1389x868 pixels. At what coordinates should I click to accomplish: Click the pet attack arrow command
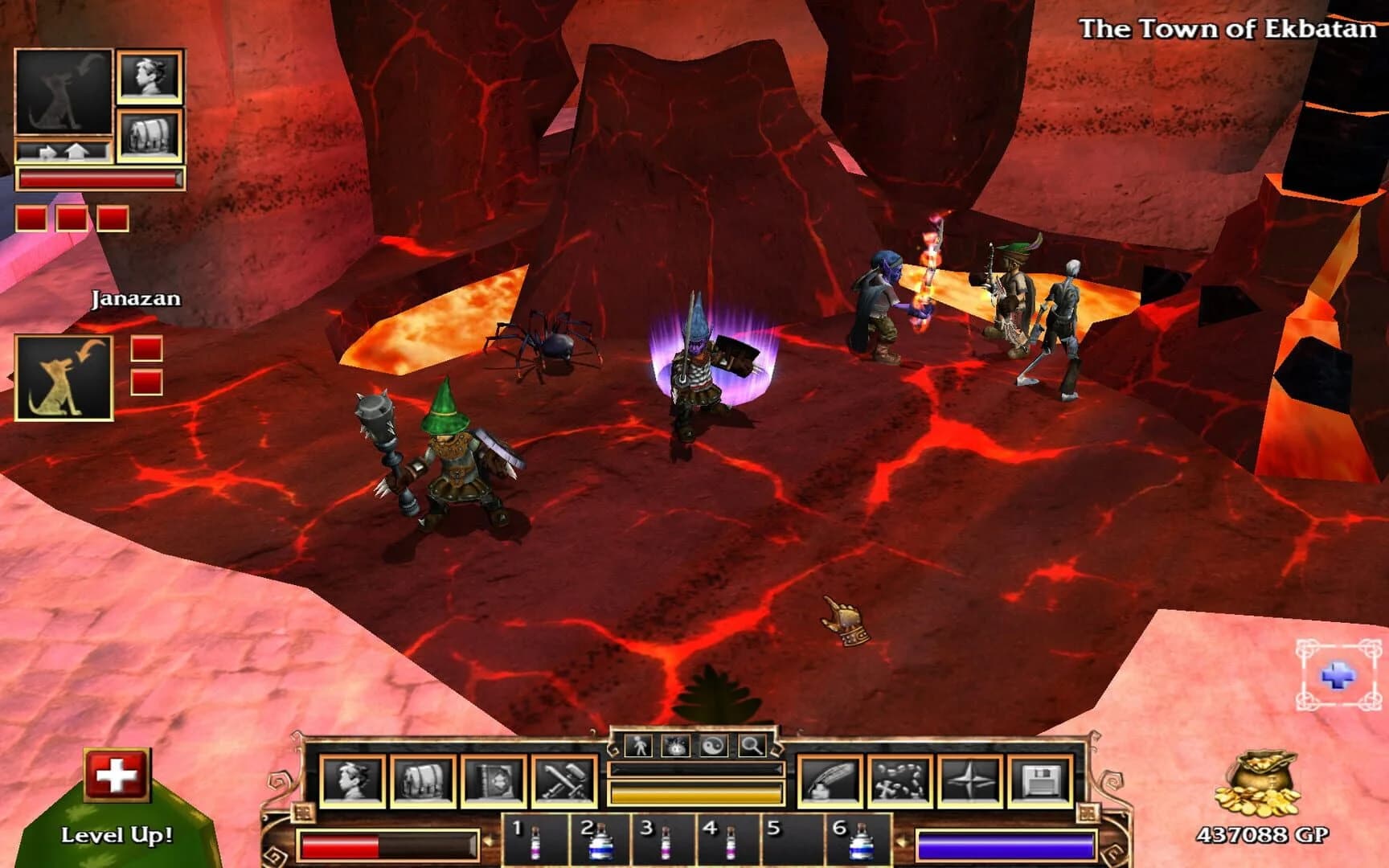click(48, 152)
